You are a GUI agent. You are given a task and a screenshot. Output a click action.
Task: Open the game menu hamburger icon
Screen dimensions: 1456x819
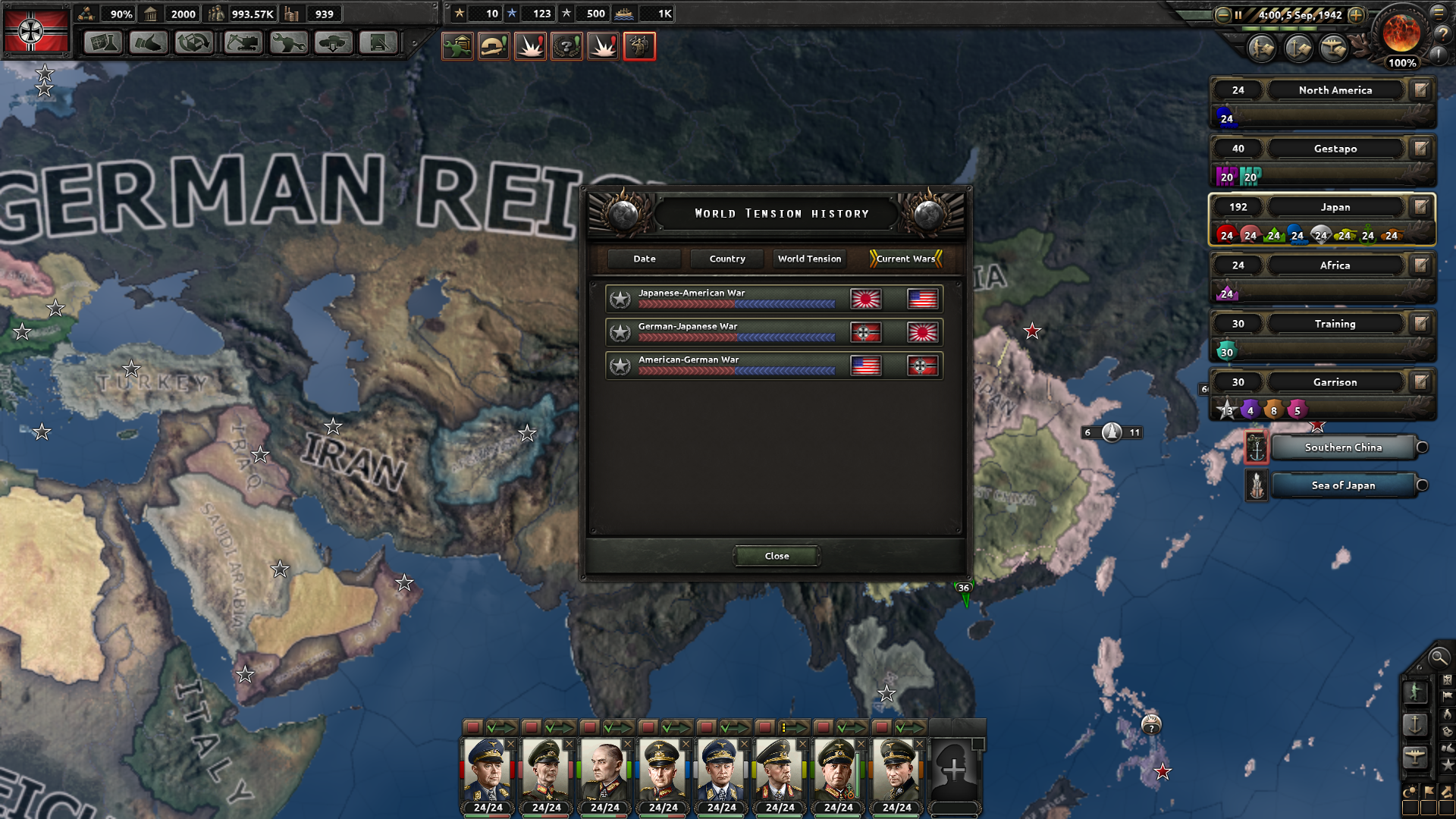tap(1438, 13)
